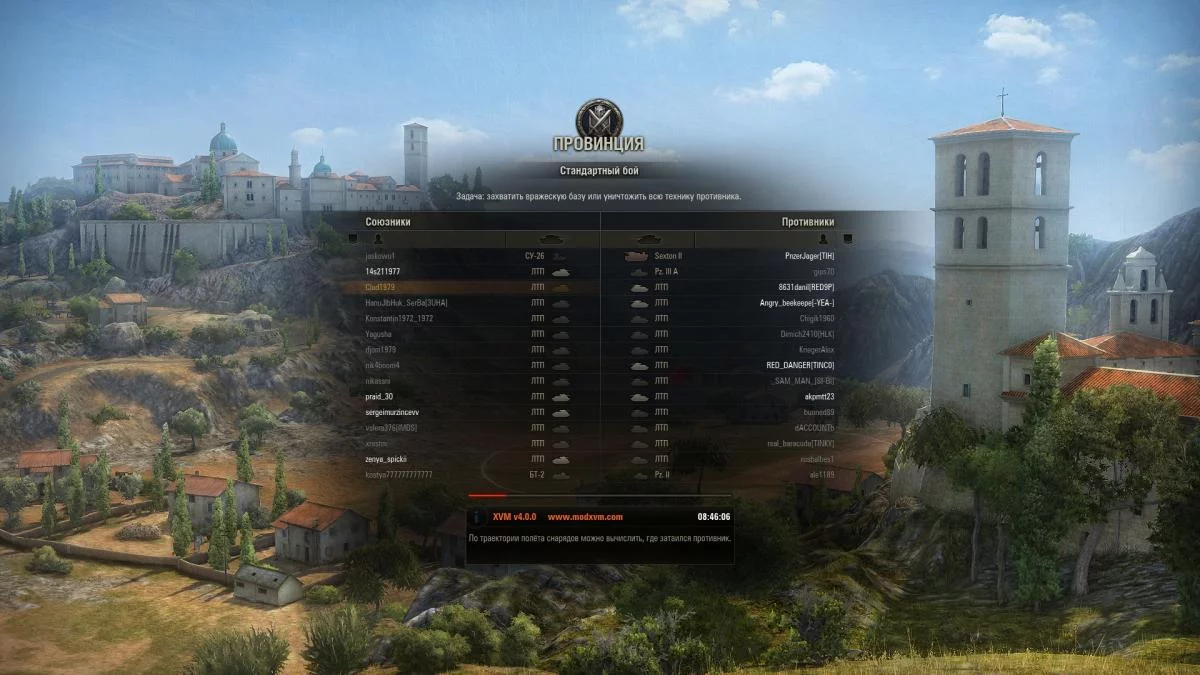
Task: Choose enemy 8631danil[RED9P] row
Action: [805, 287]
